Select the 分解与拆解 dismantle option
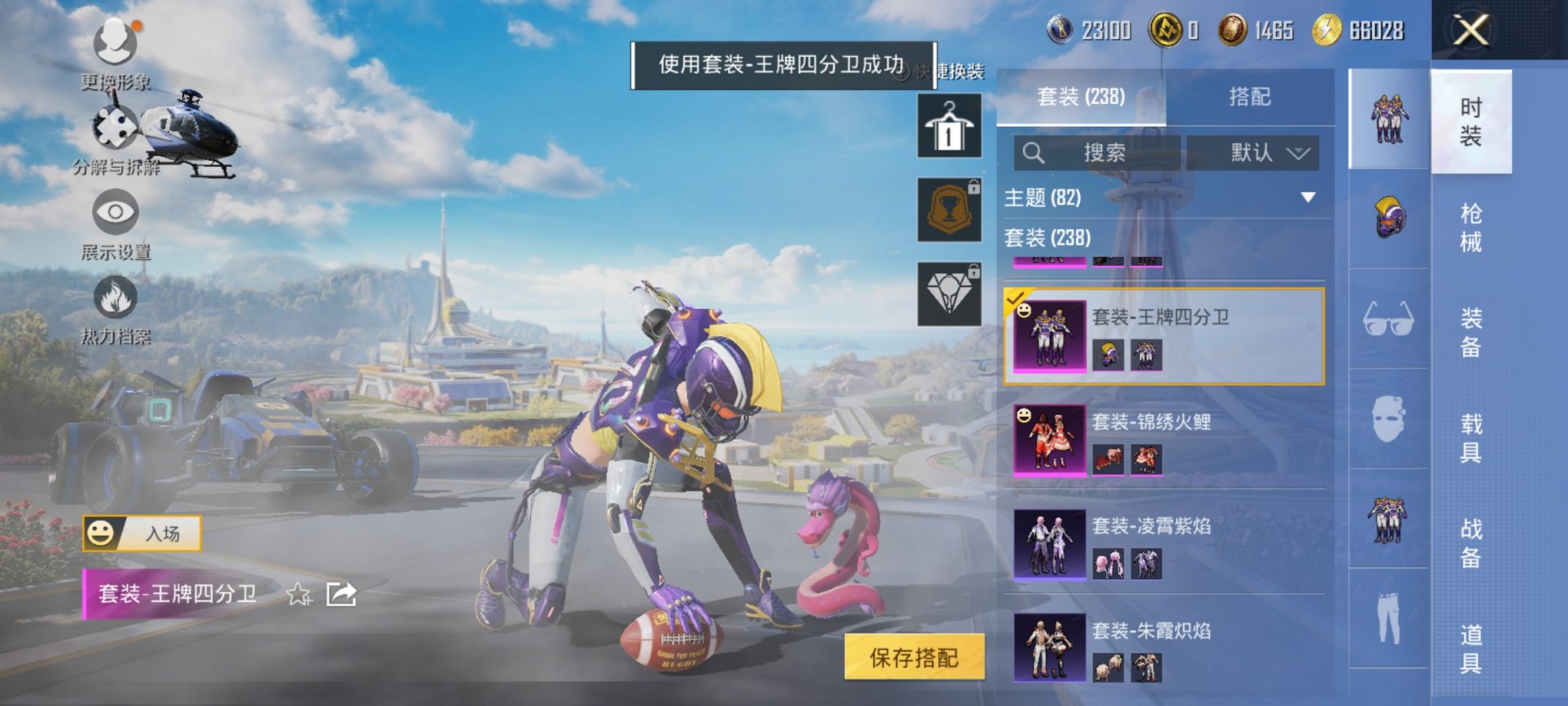 click(x=115, y=129)
